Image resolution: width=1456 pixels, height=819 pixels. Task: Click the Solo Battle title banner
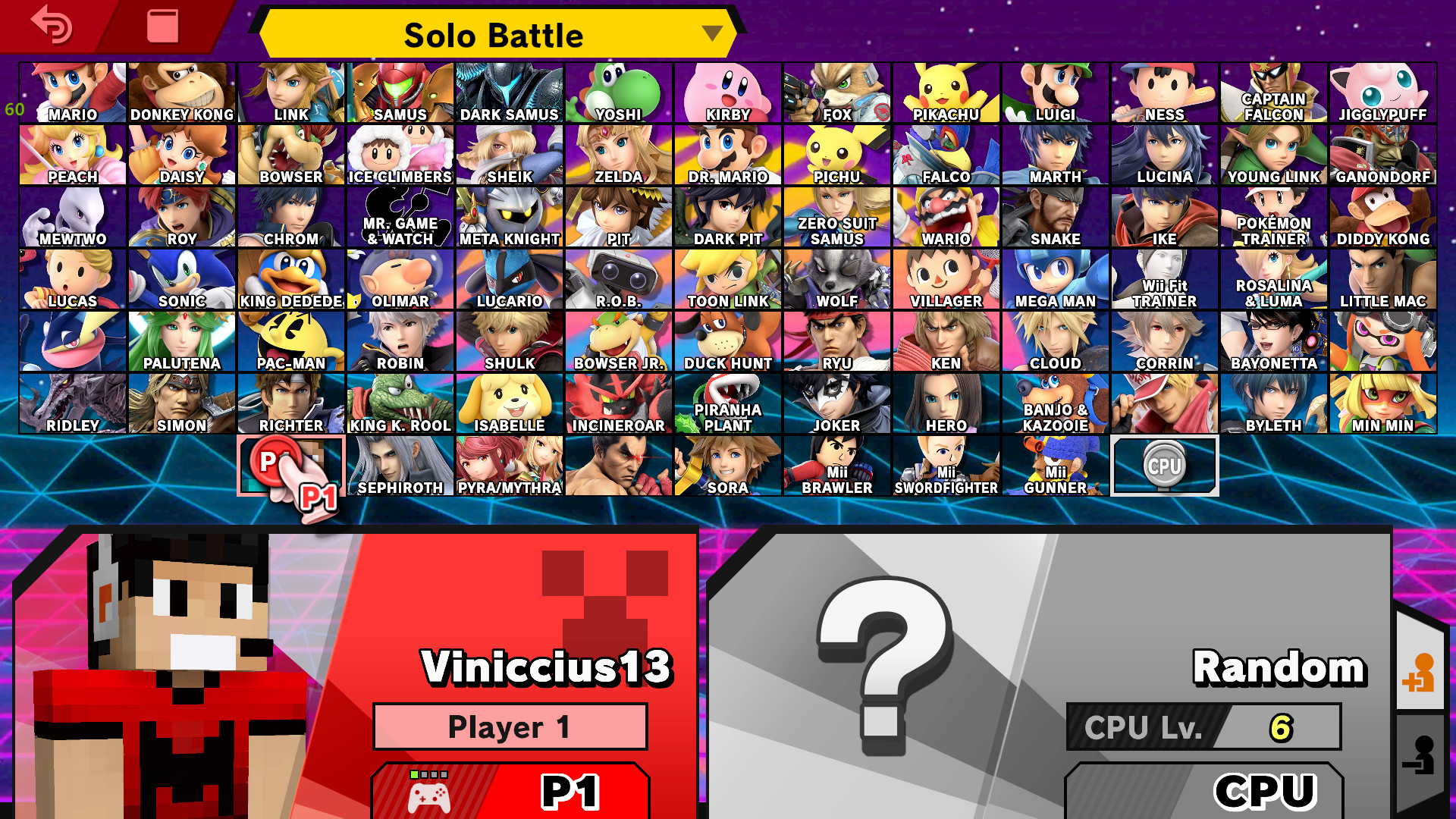pos(494,34)
